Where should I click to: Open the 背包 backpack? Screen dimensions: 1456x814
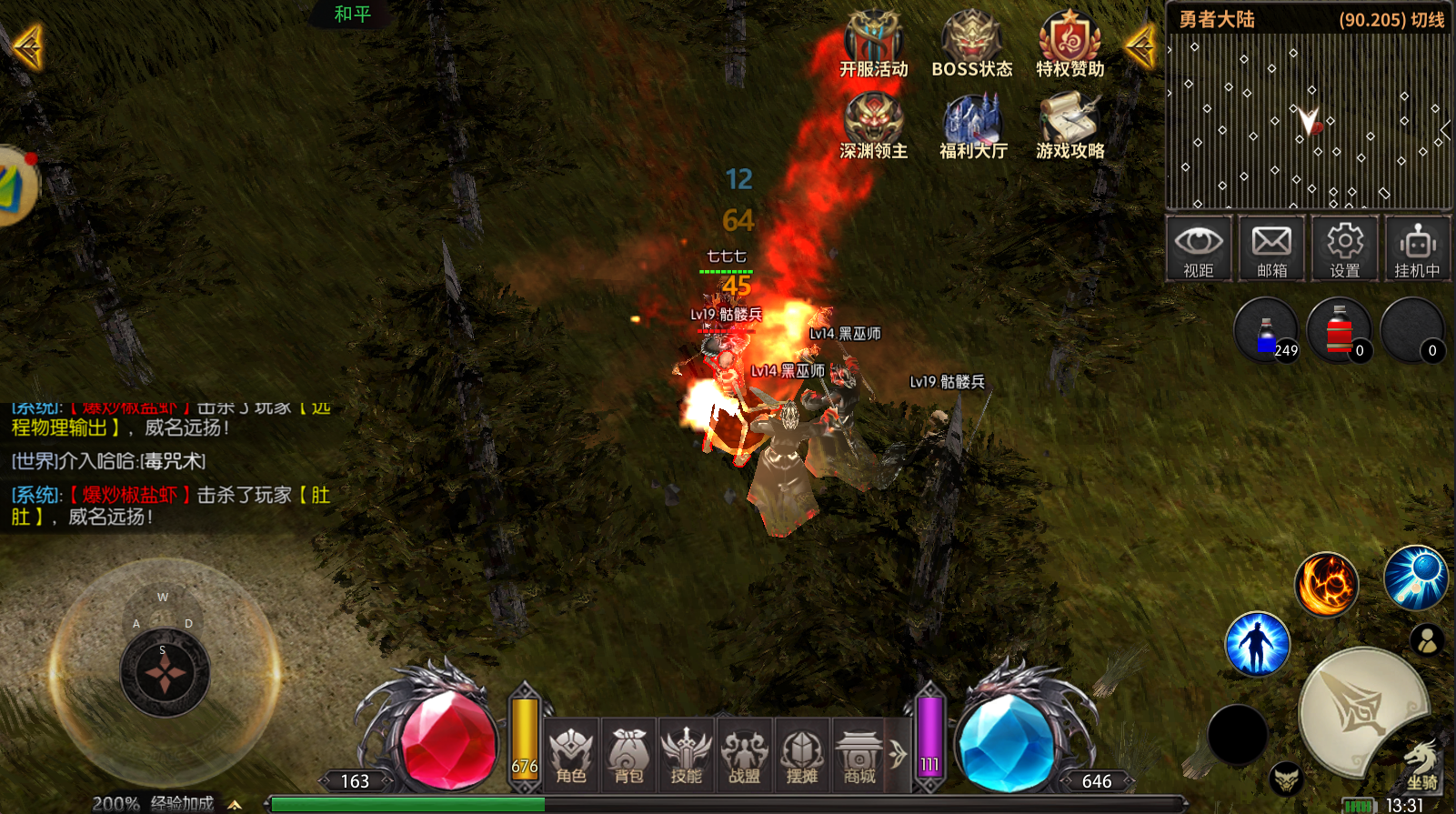click(628, 756)
